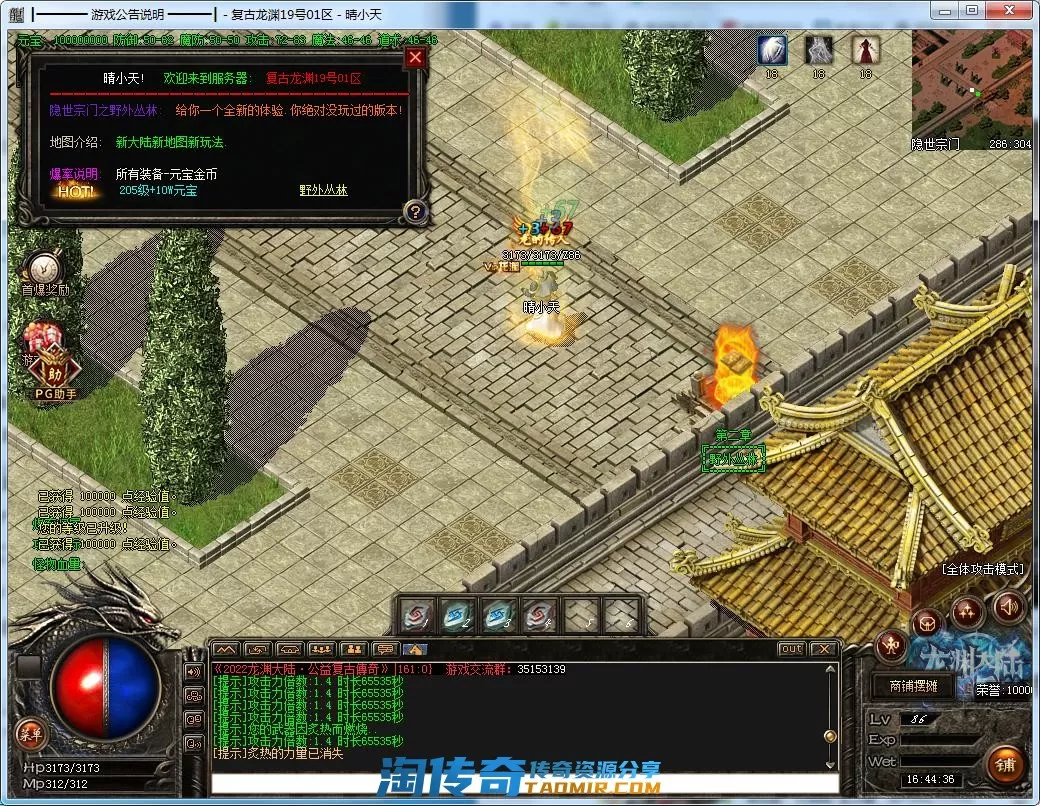Toggle the round speaker sound button
Image resolution: width=1040 pixels, height=806 pixels.
pyautogui.click(x=1008, y=607)
